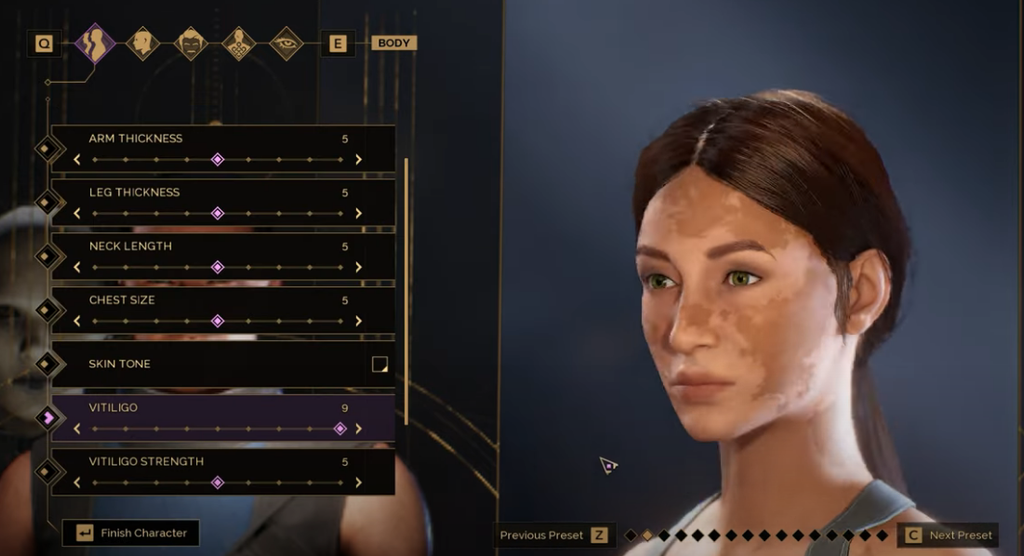
Task: Decrease Vitiligo with left arrow
Action: pos(77,429)
